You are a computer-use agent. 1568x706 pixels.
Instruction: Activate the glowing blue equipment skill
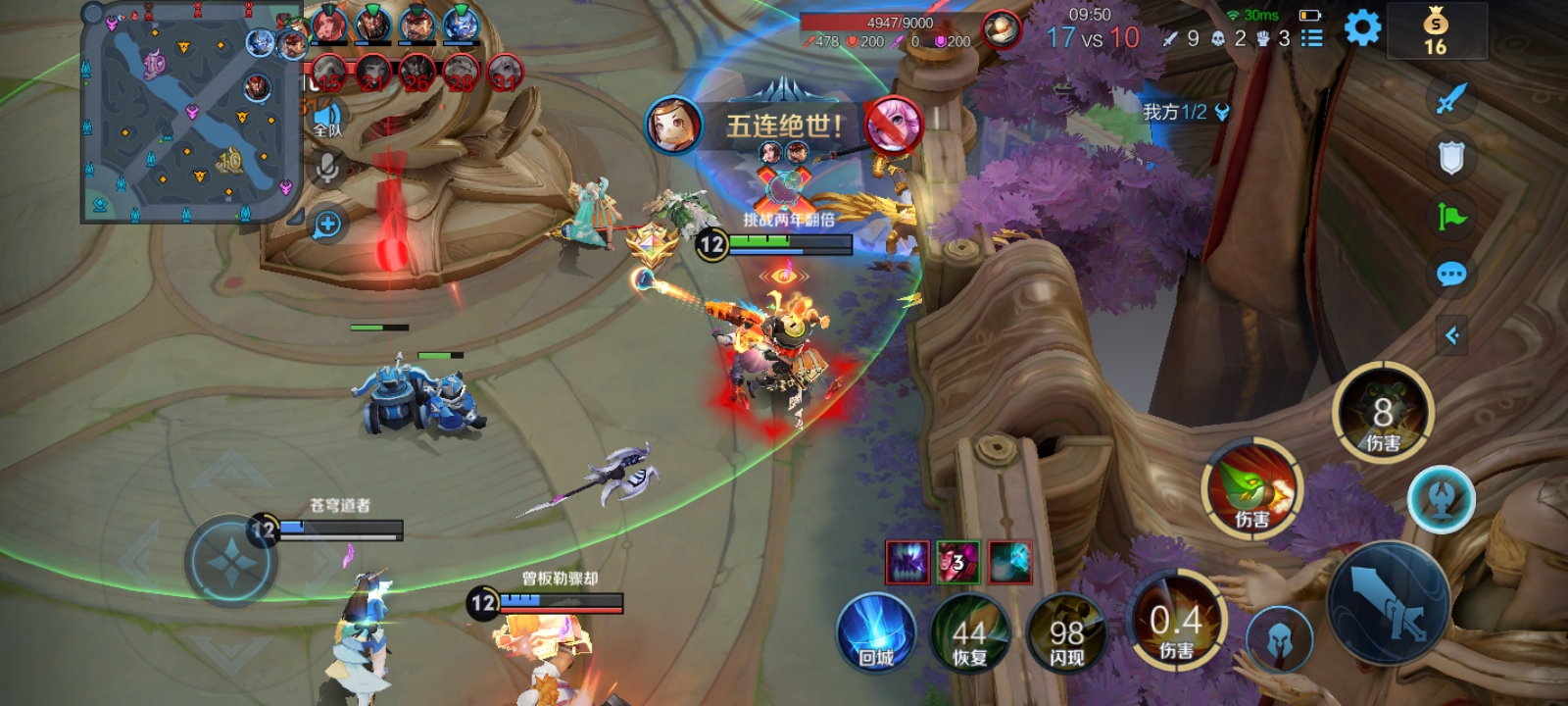[x=1441, y=499]
